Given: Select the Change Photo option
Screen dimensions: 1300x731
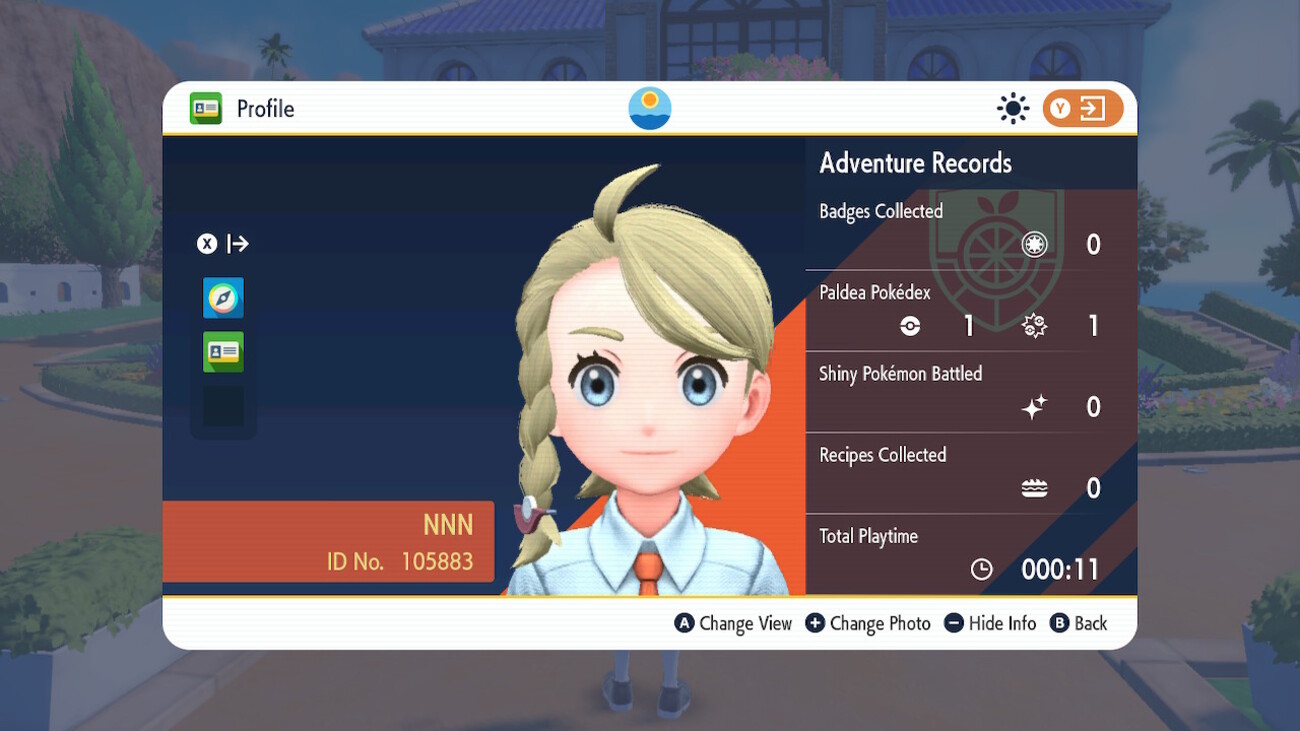Looking at the screenshot, I should [868, 623].
